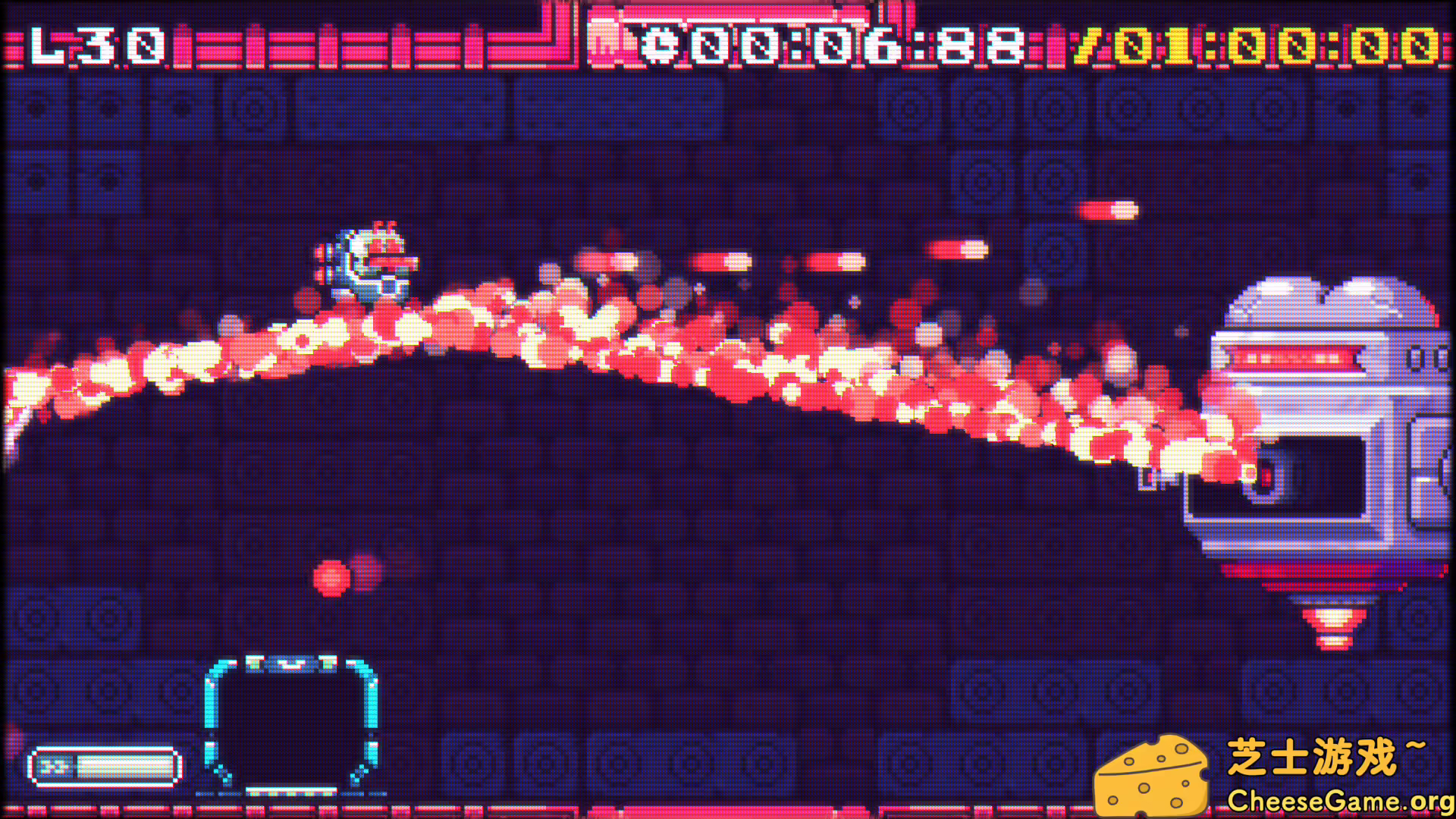Click the red eye light on the boss cannon
Image resolution: width=1456 pixels, height=819 pixels.
[1265, 474]
